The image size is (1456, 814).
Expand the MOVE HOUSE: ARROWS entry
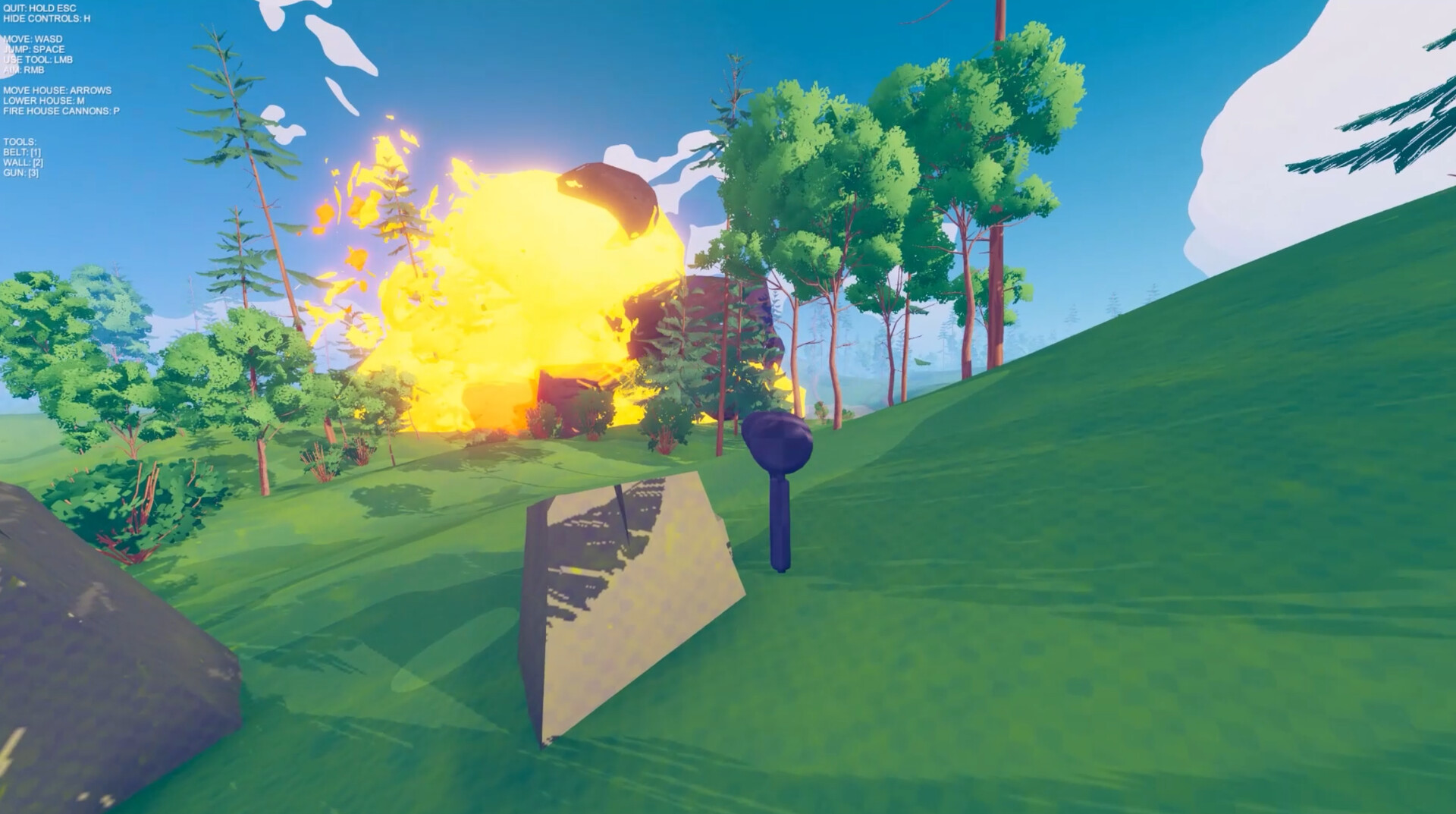(x=57, y=90)
